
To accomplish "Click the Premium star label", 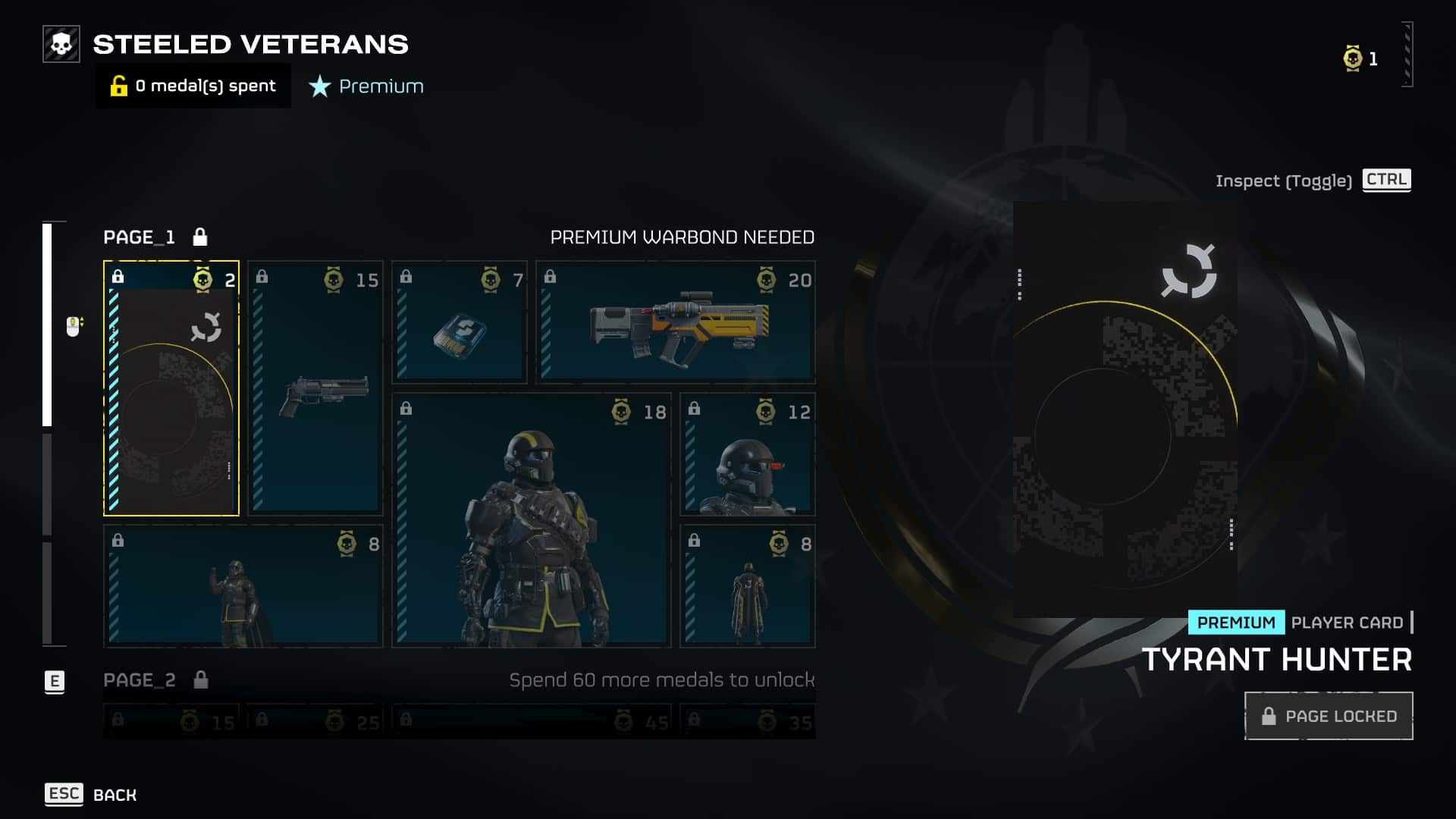I will tap(367, 86).
